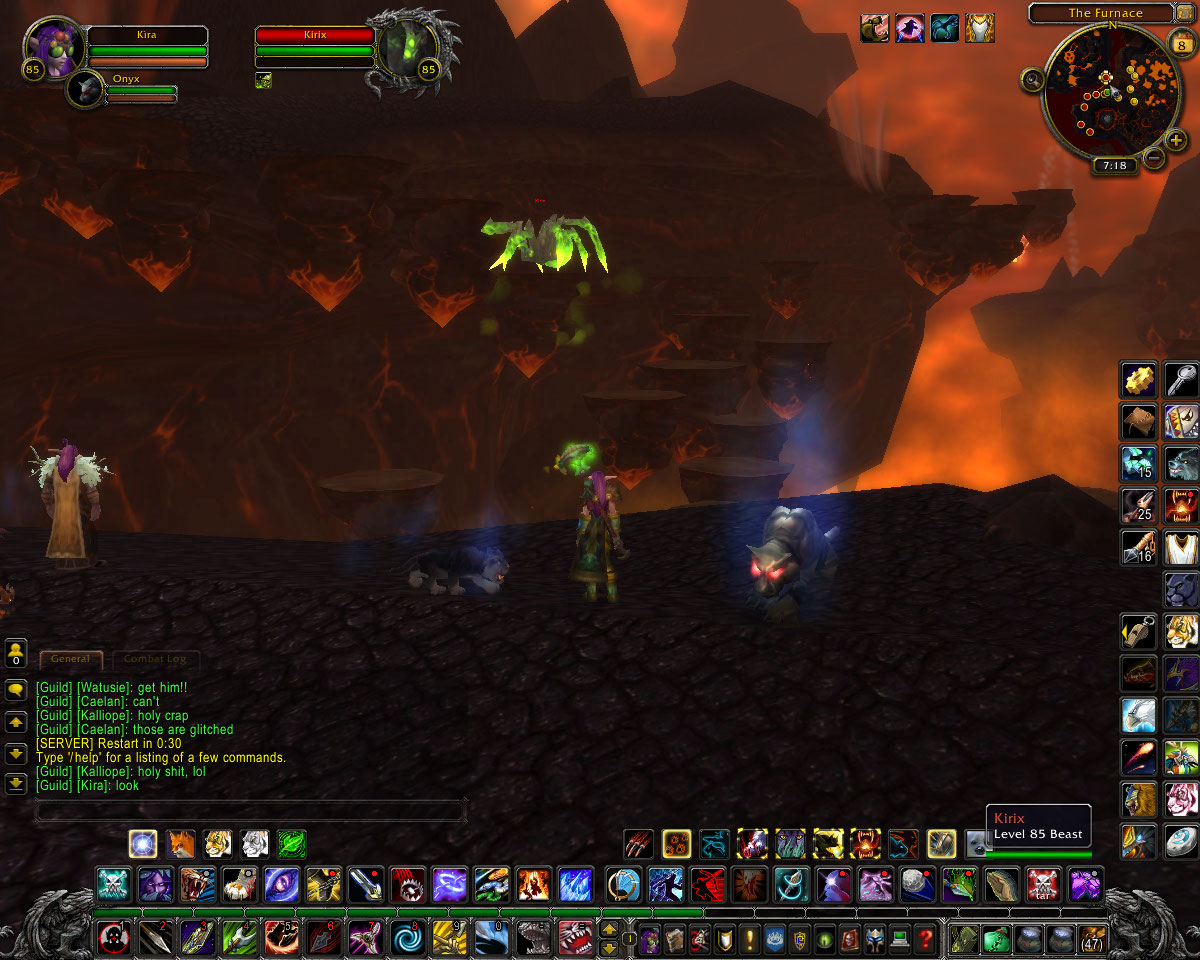Click the green leaf stance button
This screenshot has width=1200, height=960.
coord(292,844)
